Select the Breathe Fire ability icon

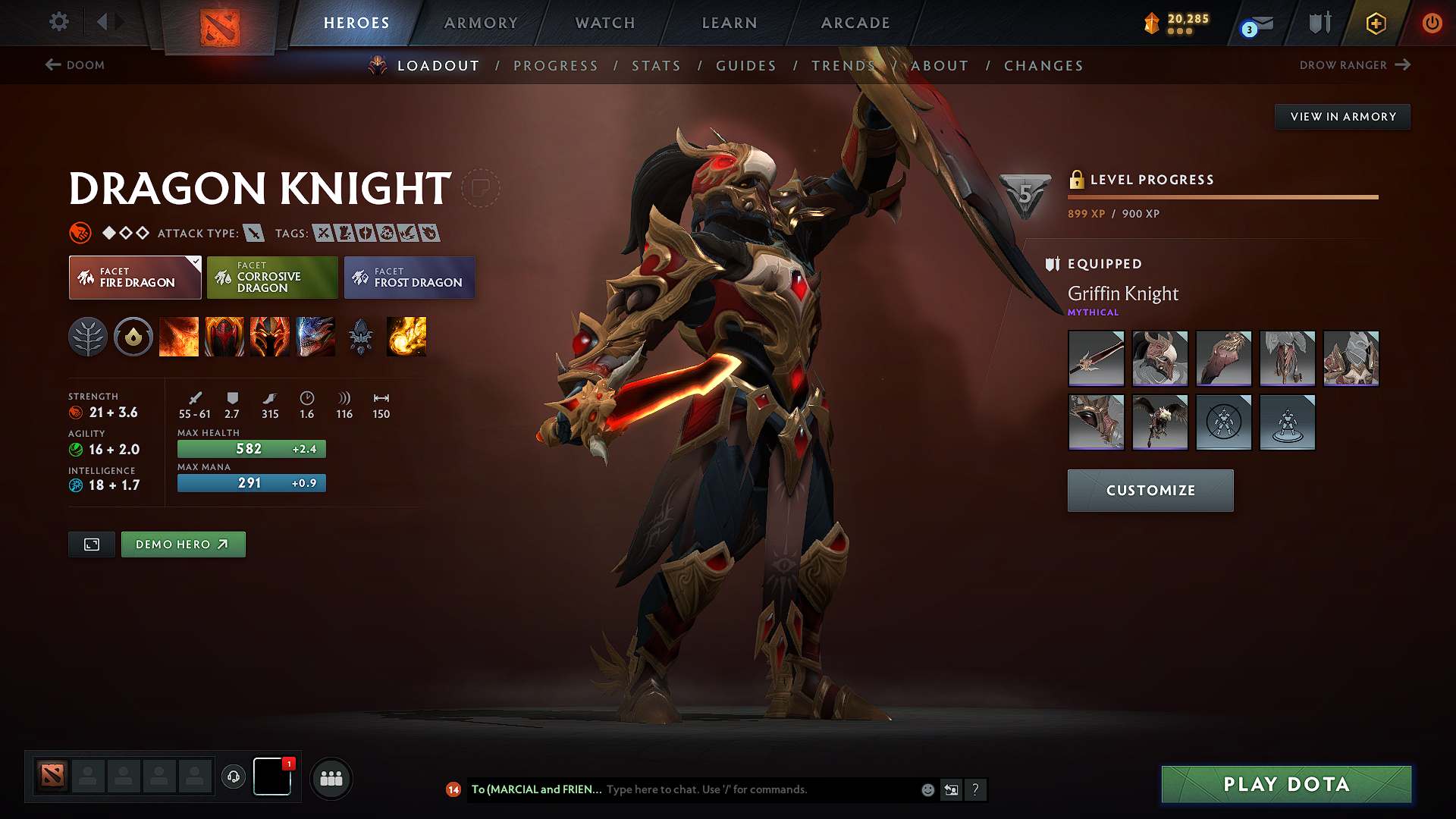tap(180, 337)
